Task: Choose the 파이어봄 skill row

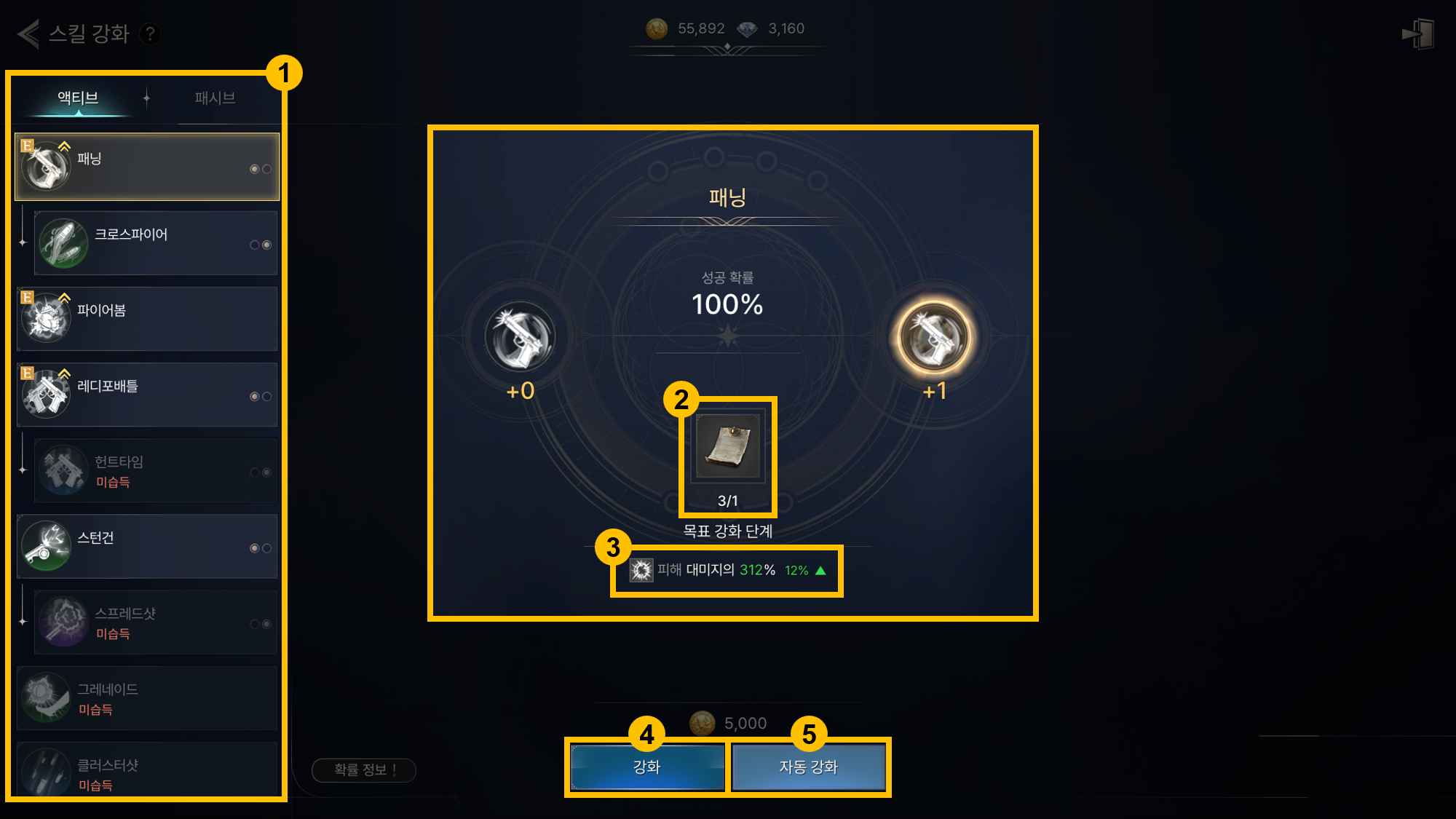Action: pyautogui.click(x=147, y=319)
